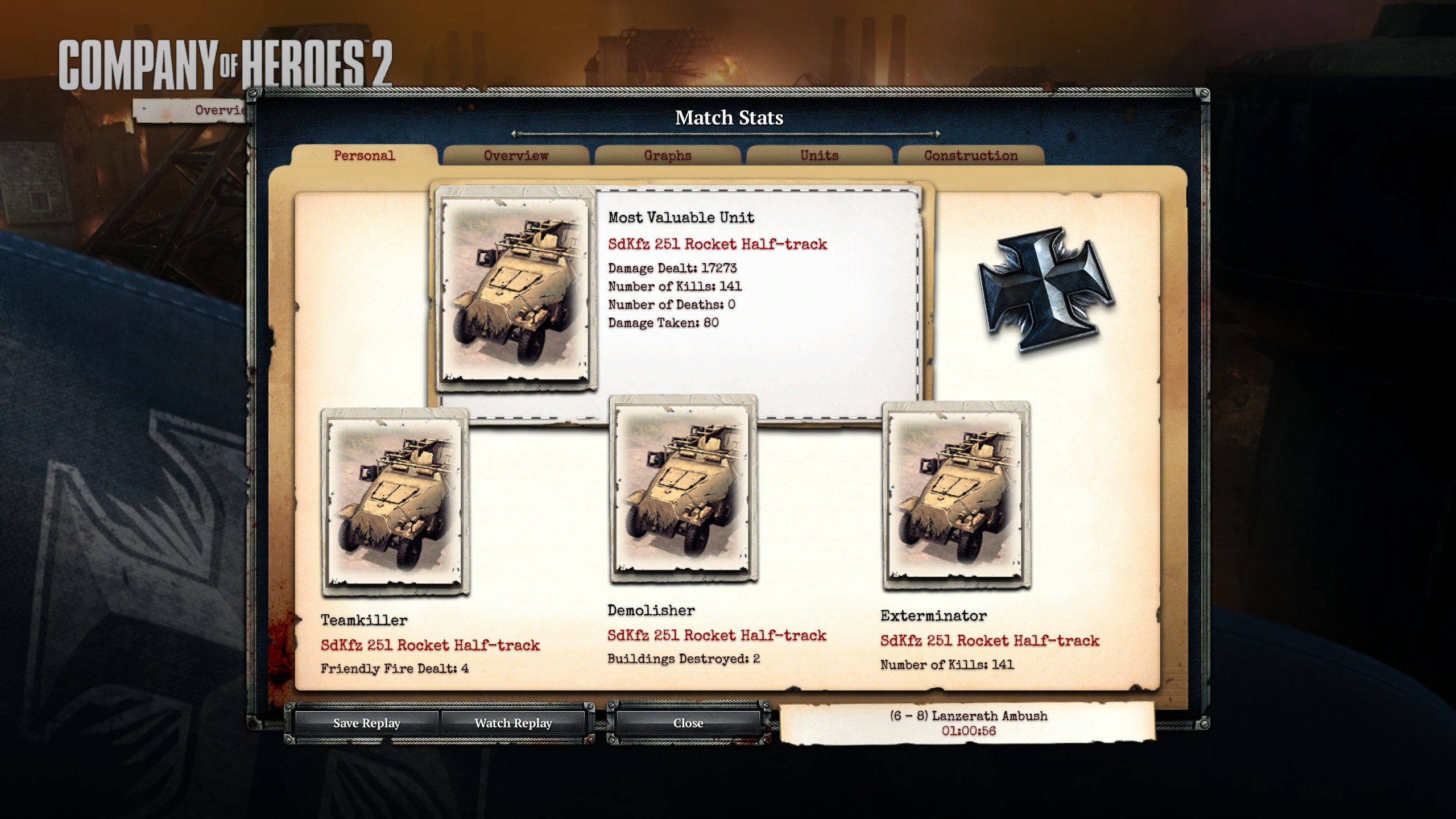This screenshot has height=819, width=1456.
Task: Watch Replay of the match
Action: (513, 723)
